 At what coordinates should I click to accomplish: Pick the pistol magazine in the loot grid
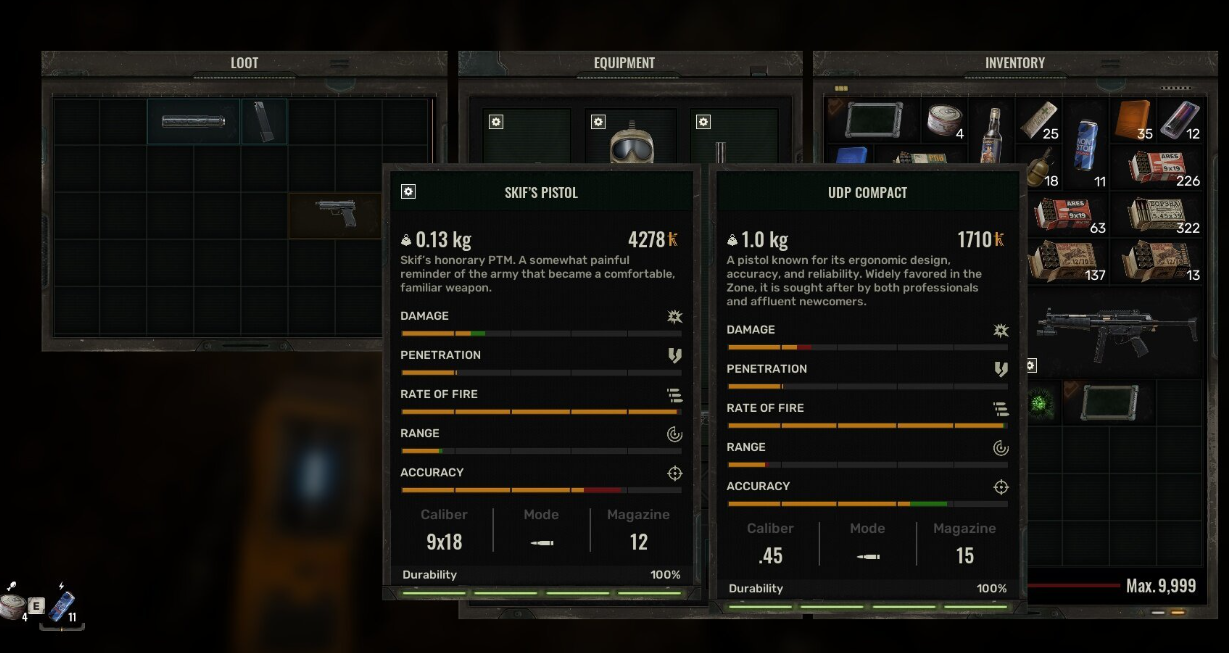262,121
